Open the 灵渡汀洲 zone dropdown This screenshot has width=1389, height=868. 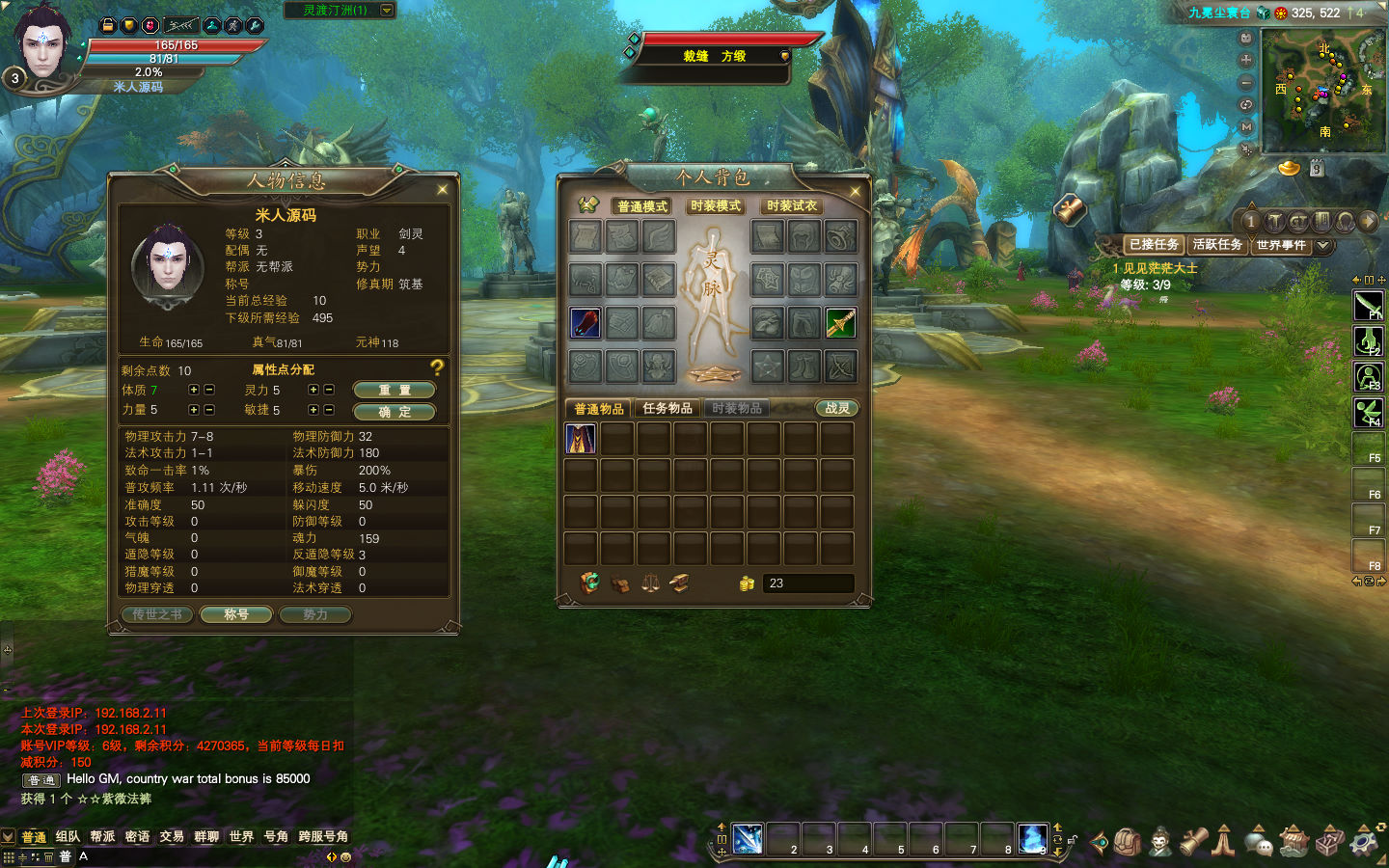click(387, 10)
